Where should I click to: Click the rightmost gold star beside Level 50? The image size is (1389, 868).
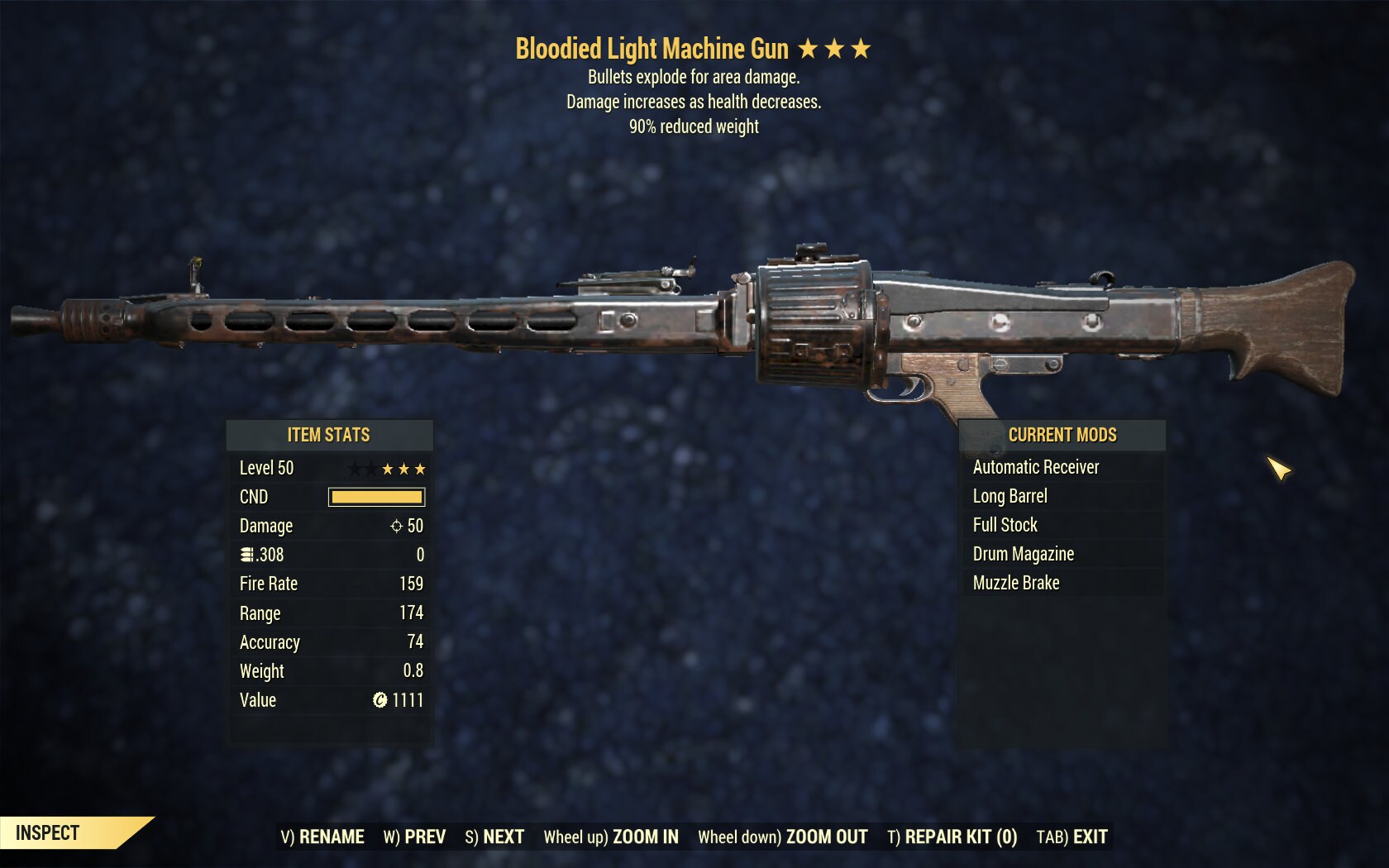tap(422, 468)
